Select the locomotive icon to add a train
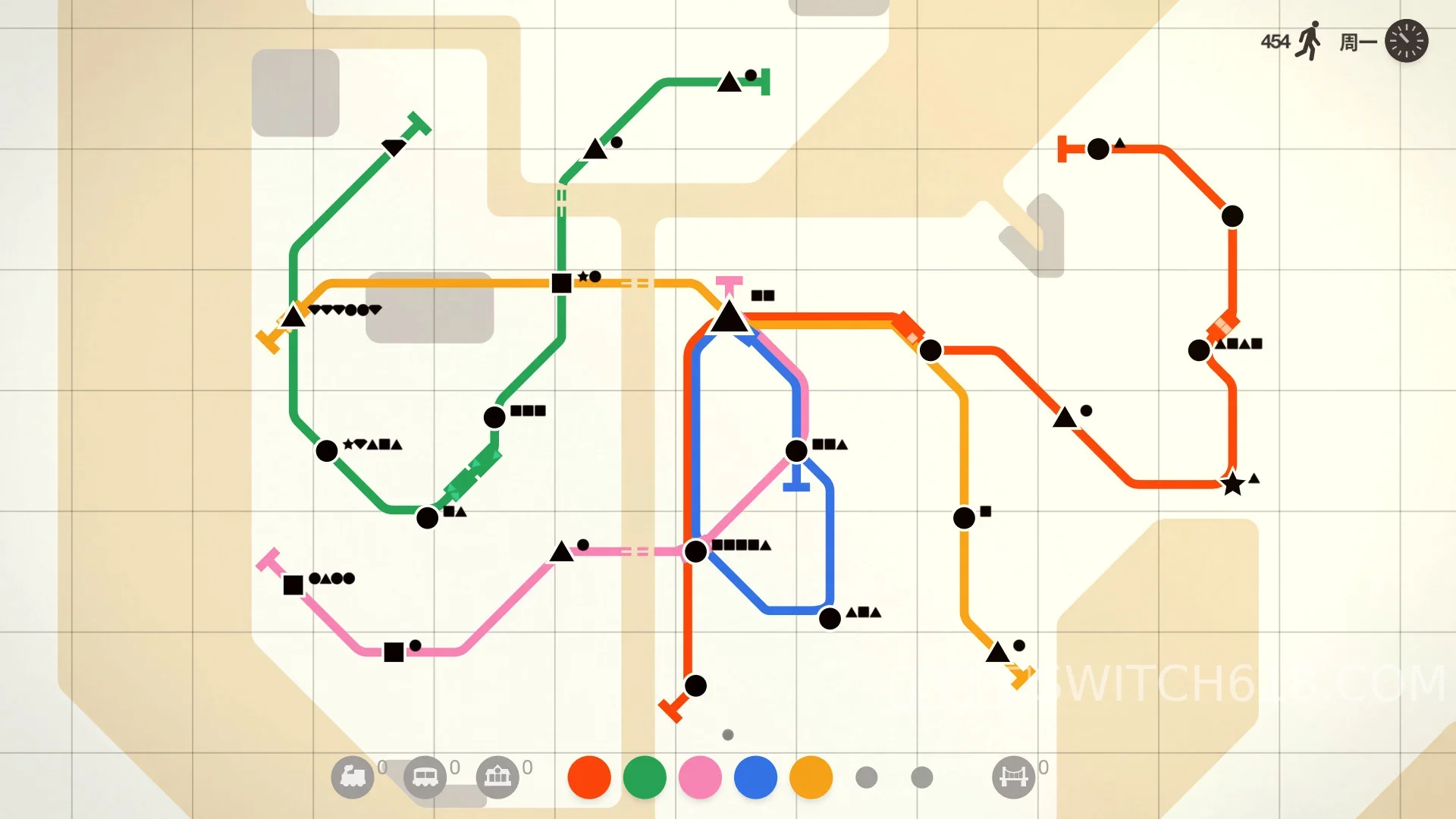 point(354,777)
